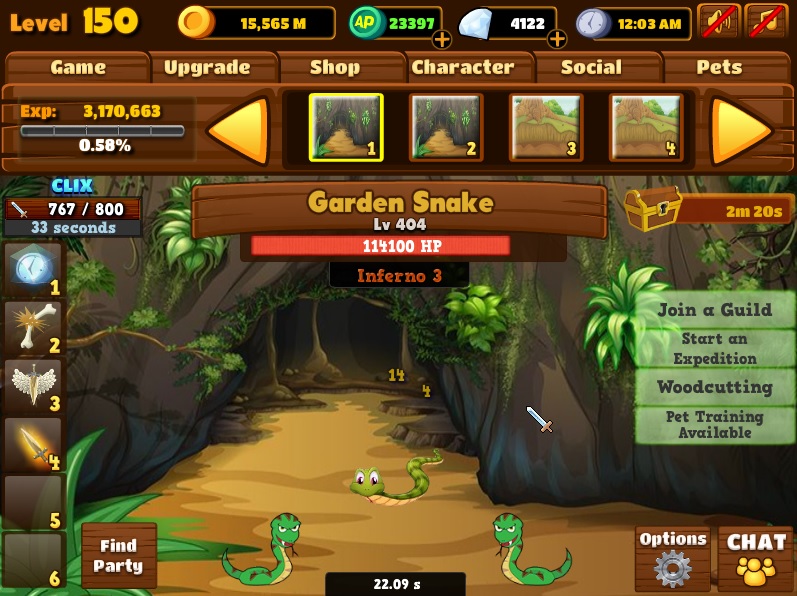Show the Character tab
This screenshot has height=596, width=797.
pyautogui.click(x=463, y=68)
